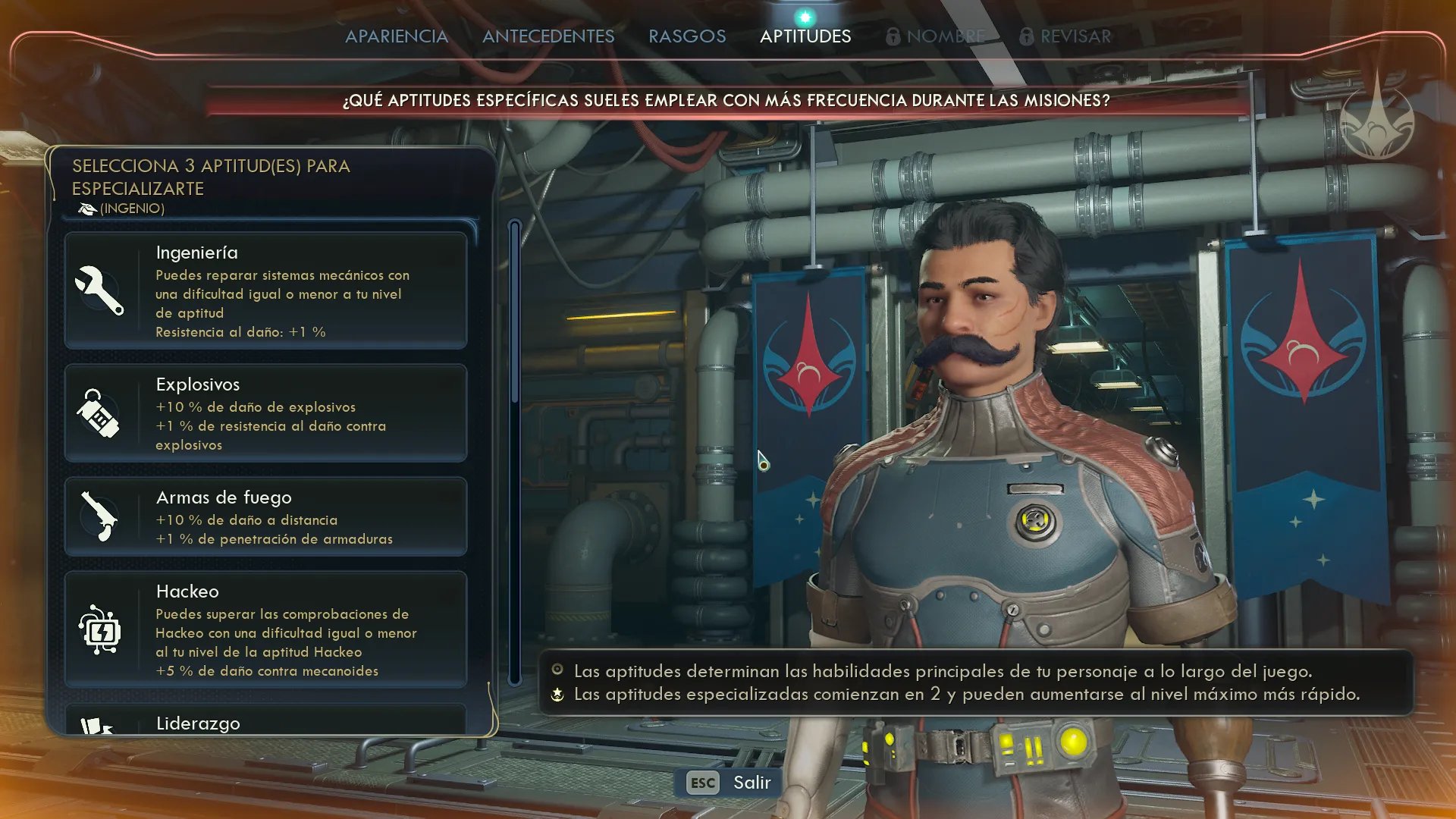Switch to the Apariencia tab

pyautogui.click(x=396, y=36)
